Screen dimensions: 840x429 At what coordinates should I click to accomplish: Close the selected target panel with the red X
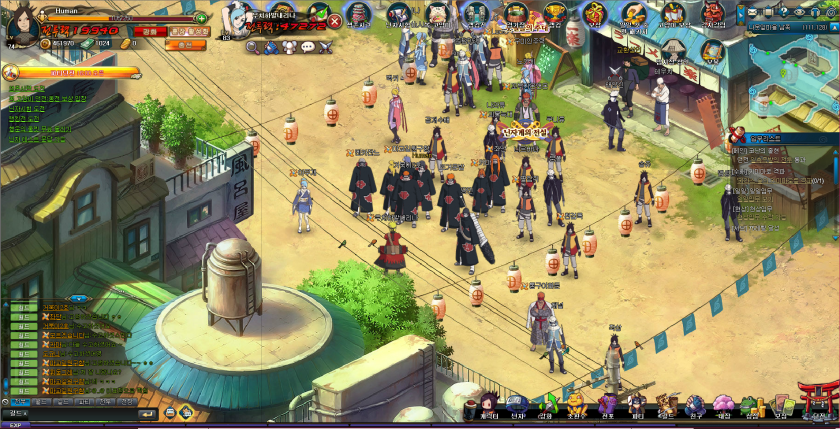coord(335,21)
